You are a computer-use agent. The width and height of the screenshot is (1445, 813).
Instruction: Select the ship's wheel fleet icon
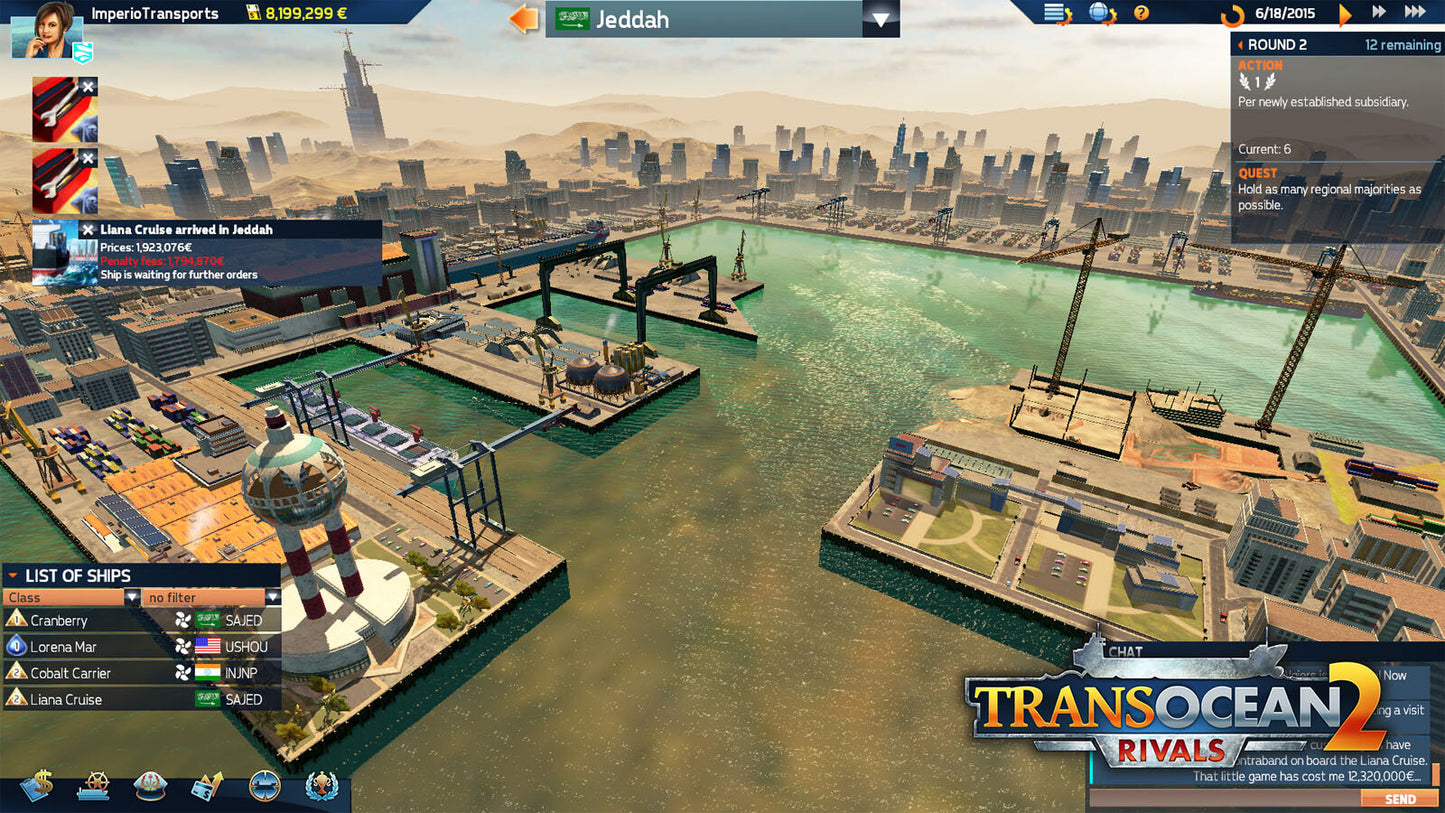point(93,787)
